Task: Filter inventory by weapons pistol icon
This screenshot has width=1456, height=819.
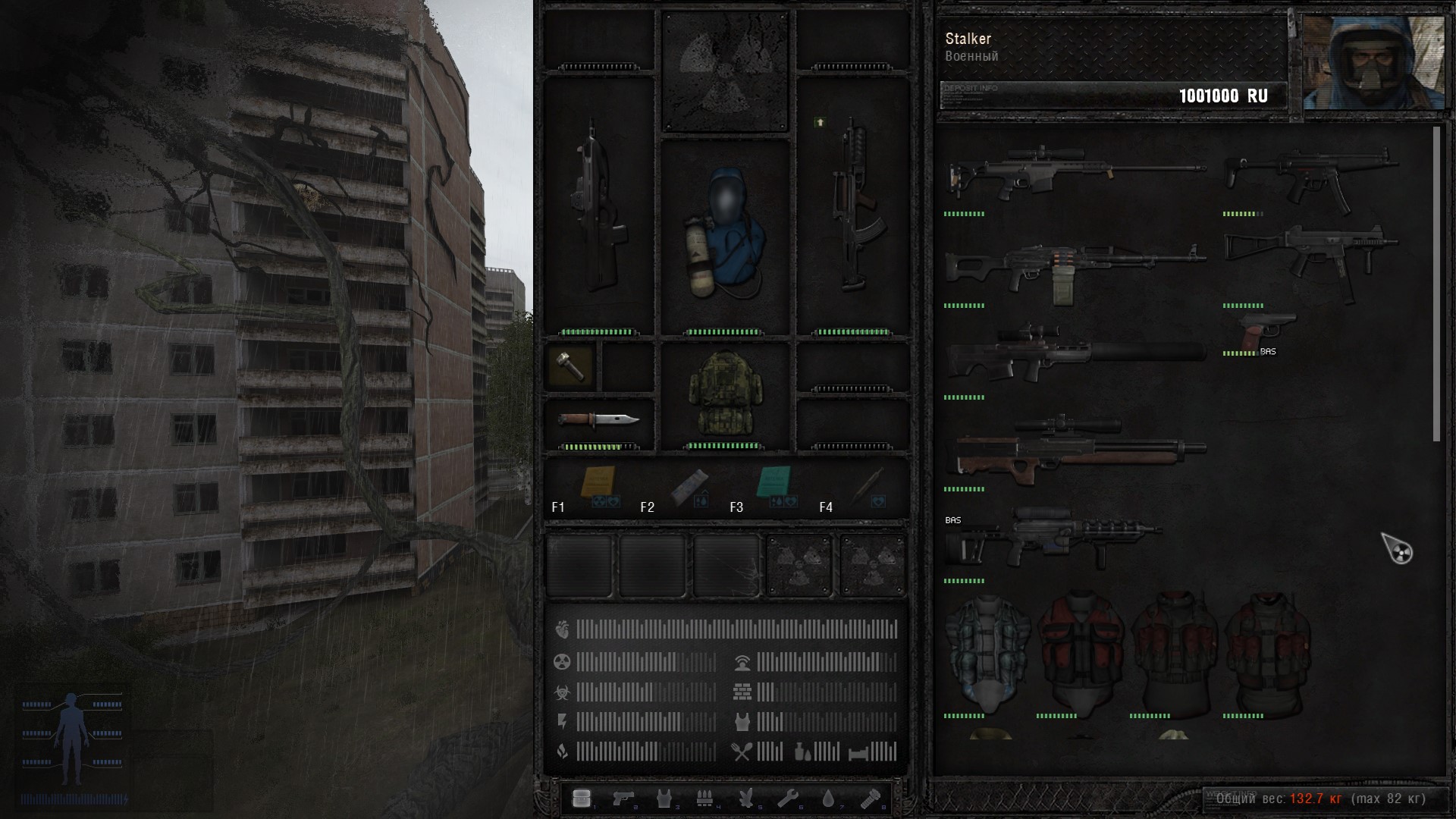Action: click(x=623, y=799)
